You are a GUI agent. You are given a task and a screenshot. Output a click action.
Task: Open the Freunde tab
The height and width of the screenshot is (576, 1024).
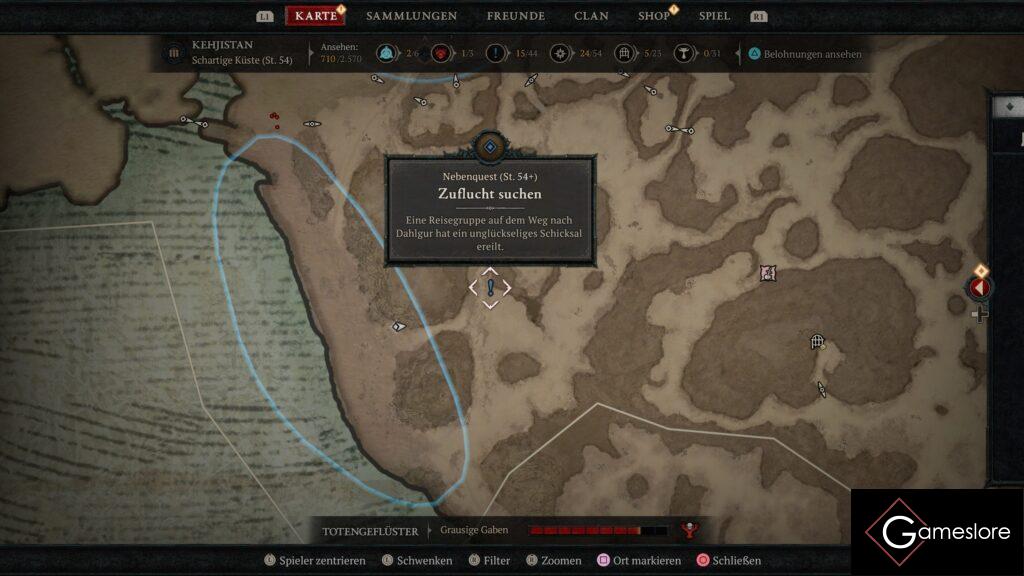point(515,16)
